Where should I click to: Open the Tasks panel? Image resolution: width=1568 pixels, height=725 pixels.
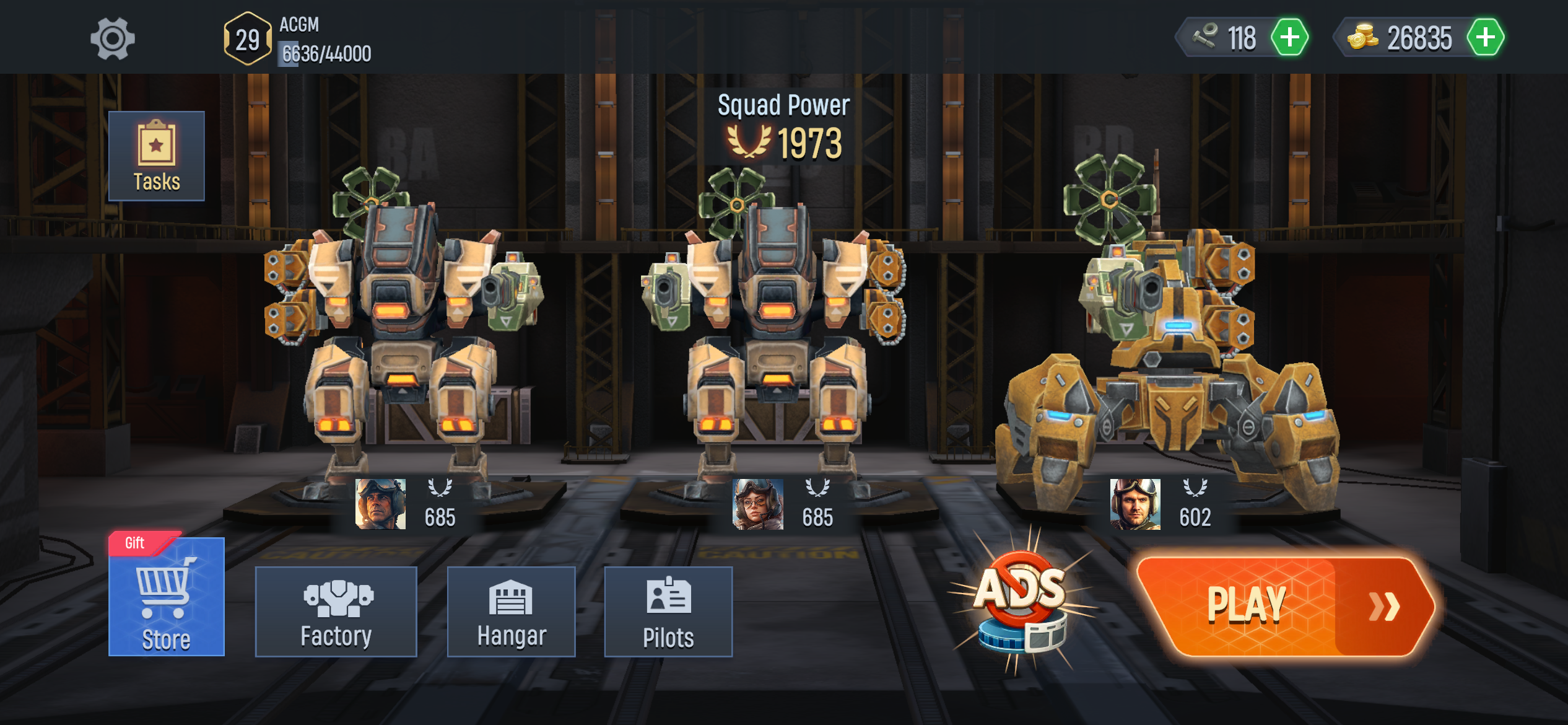tap(156, 156)
